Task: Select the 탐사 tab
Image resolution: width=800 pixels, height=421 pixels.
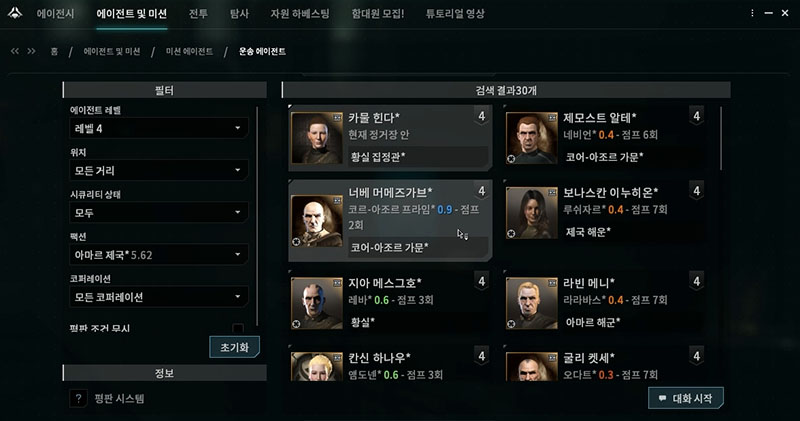Action: point(240,15)
